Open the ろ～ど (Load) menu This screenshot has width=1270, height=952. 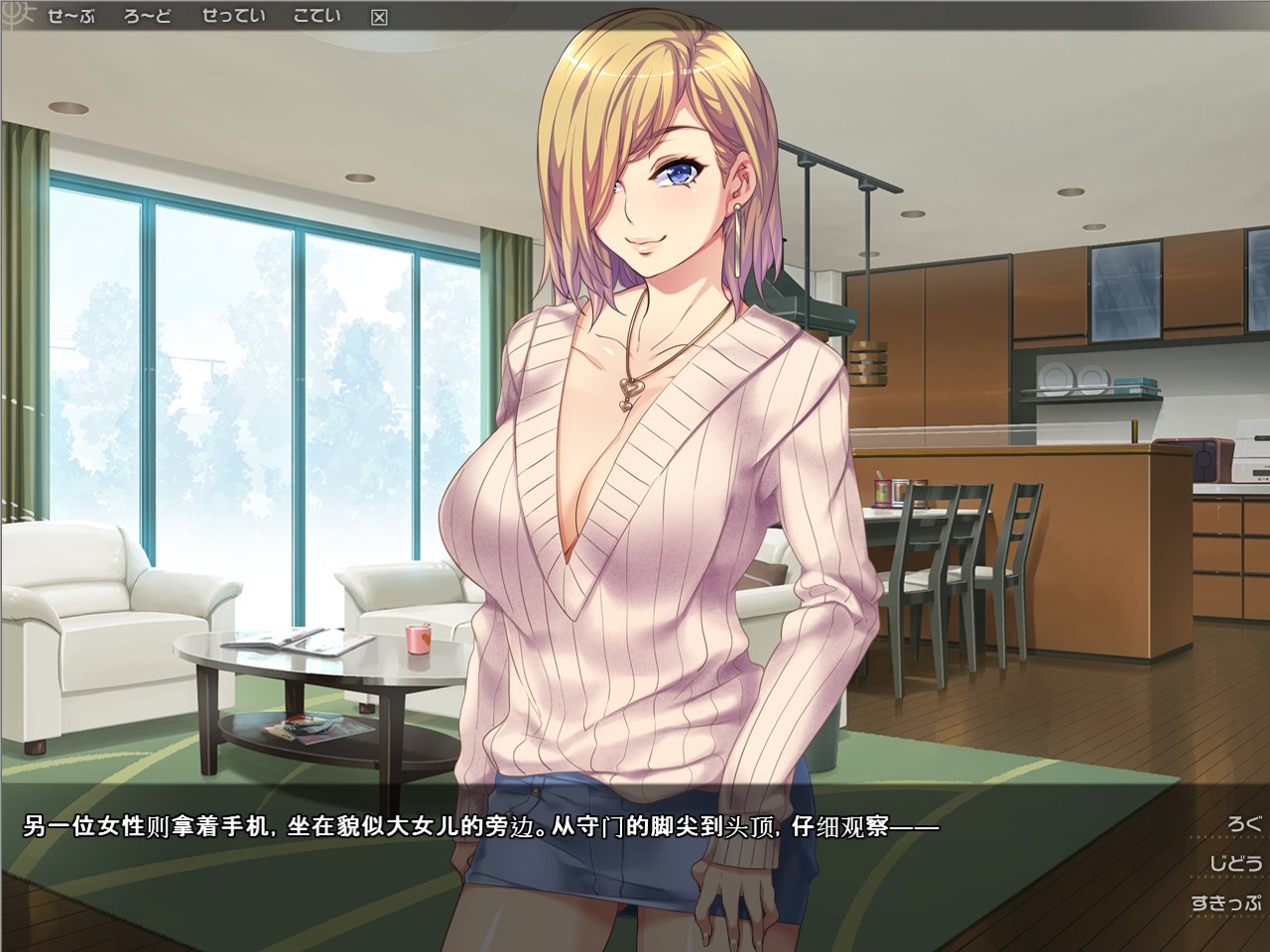click(148, 16)
